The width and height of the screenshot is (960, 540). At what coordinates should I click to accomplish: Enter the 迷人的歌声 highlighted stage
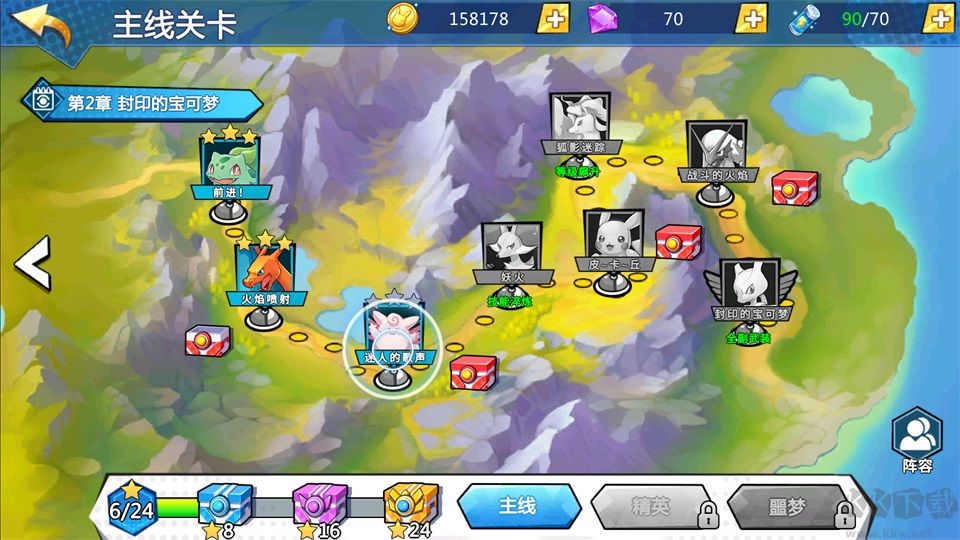393,332
